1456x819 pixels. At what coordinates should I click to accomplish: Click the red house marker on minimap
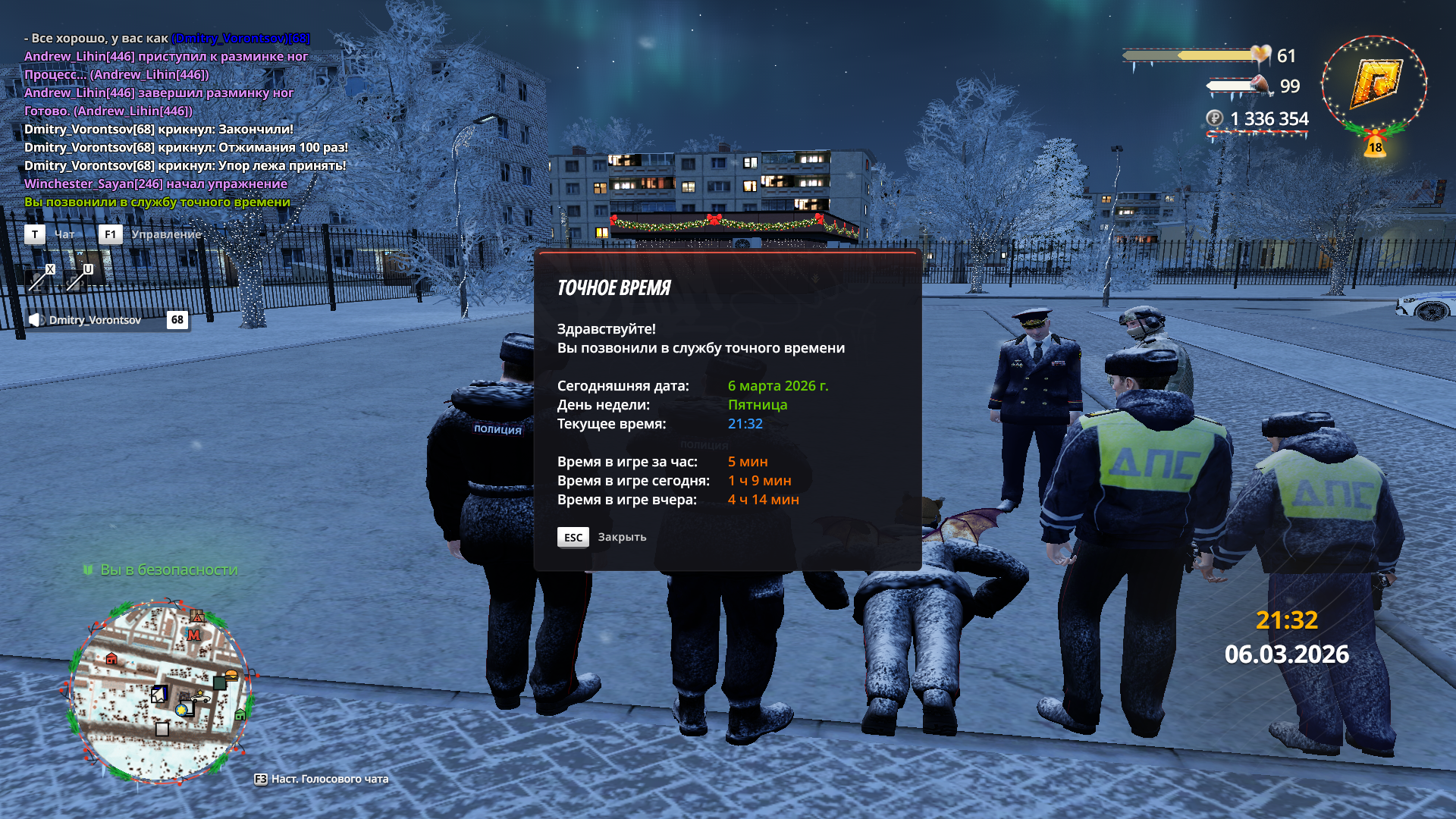tap(112, 658)
